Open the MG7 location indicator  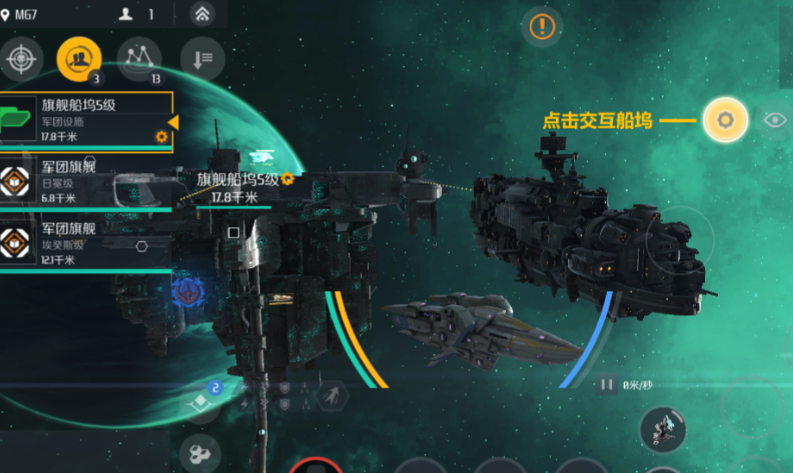click(x=21, y=14)
